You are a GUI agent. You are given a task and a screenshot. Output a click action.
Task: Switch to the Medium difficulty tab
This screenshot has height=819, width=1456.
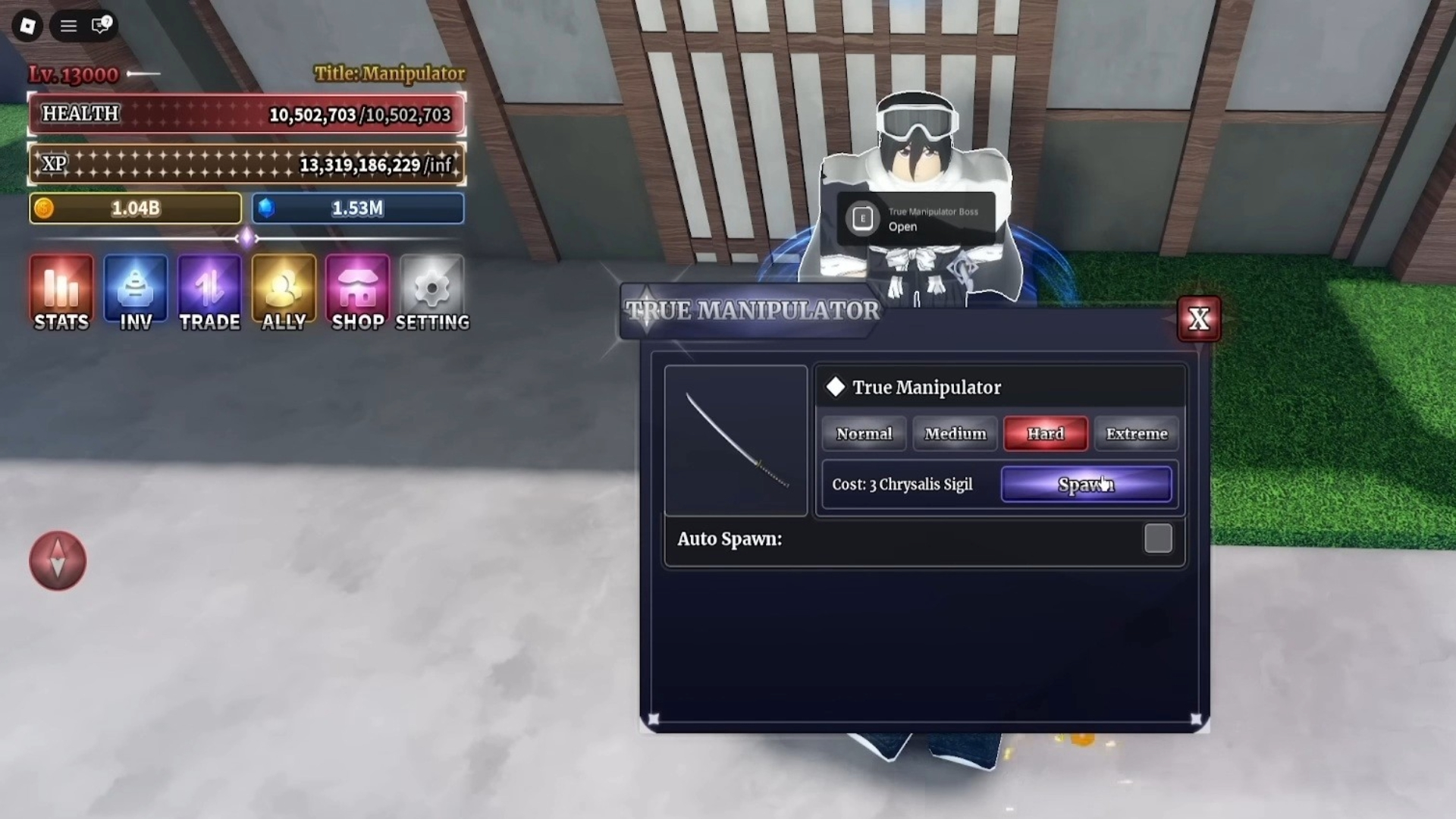coord(954,434)
